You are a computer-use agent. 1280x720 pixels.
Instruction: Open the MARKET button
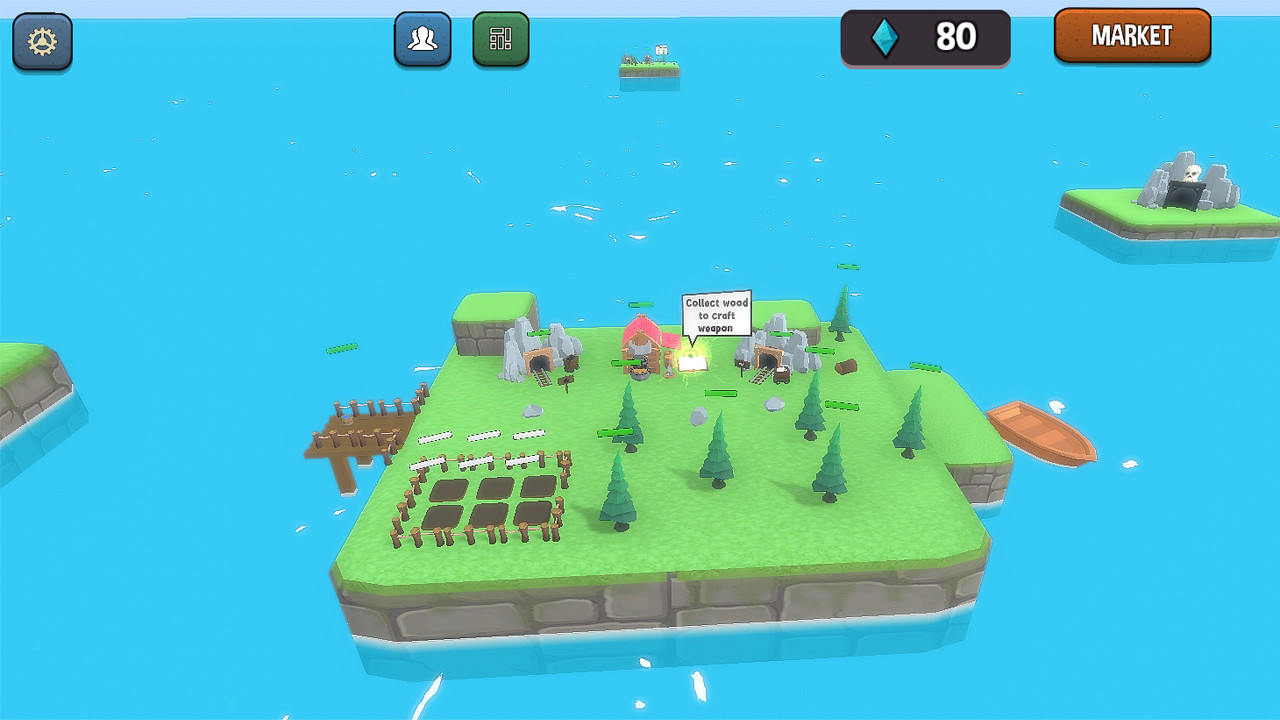tap(1132, 36)
